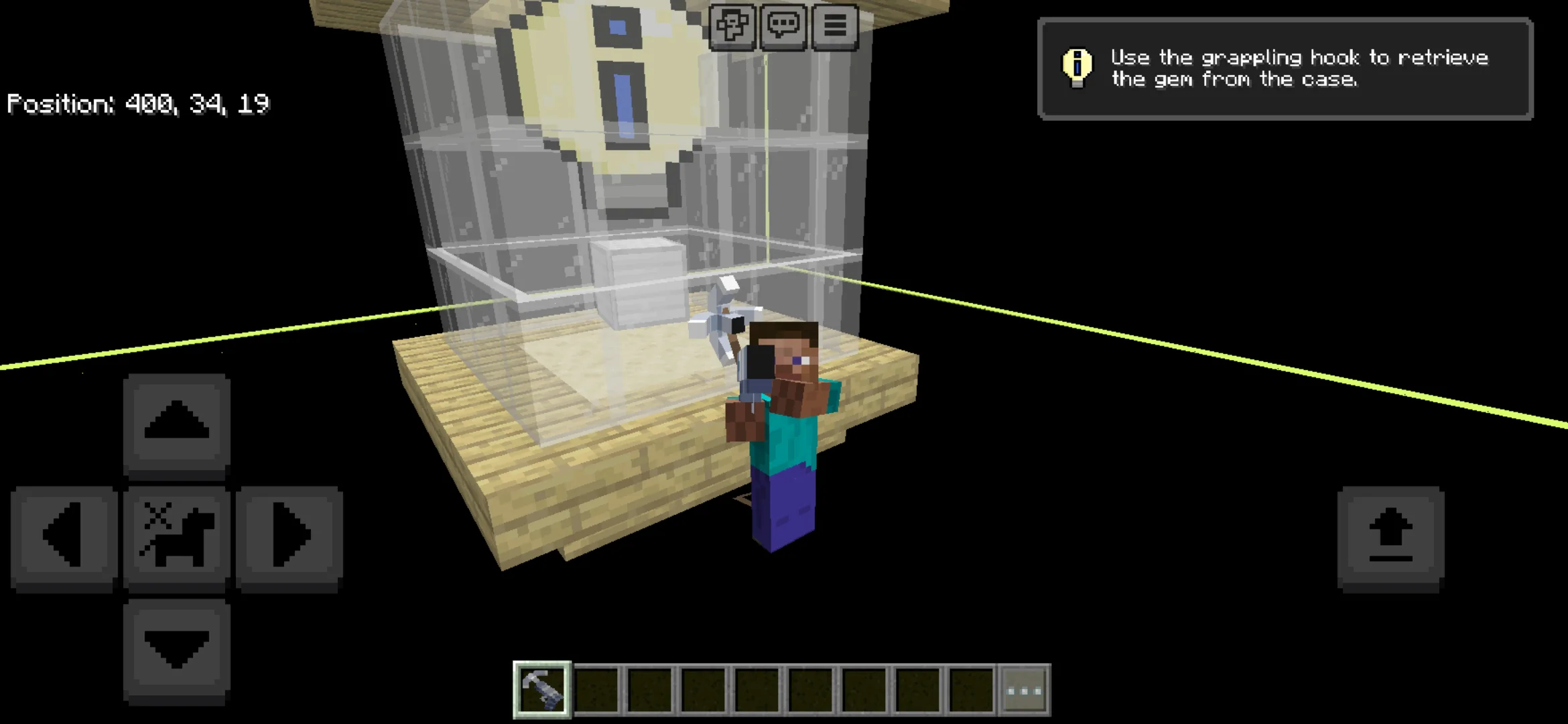1568x724 pixels.
Task: Open the Agent menu from the top bar
Action: [734, 26]
